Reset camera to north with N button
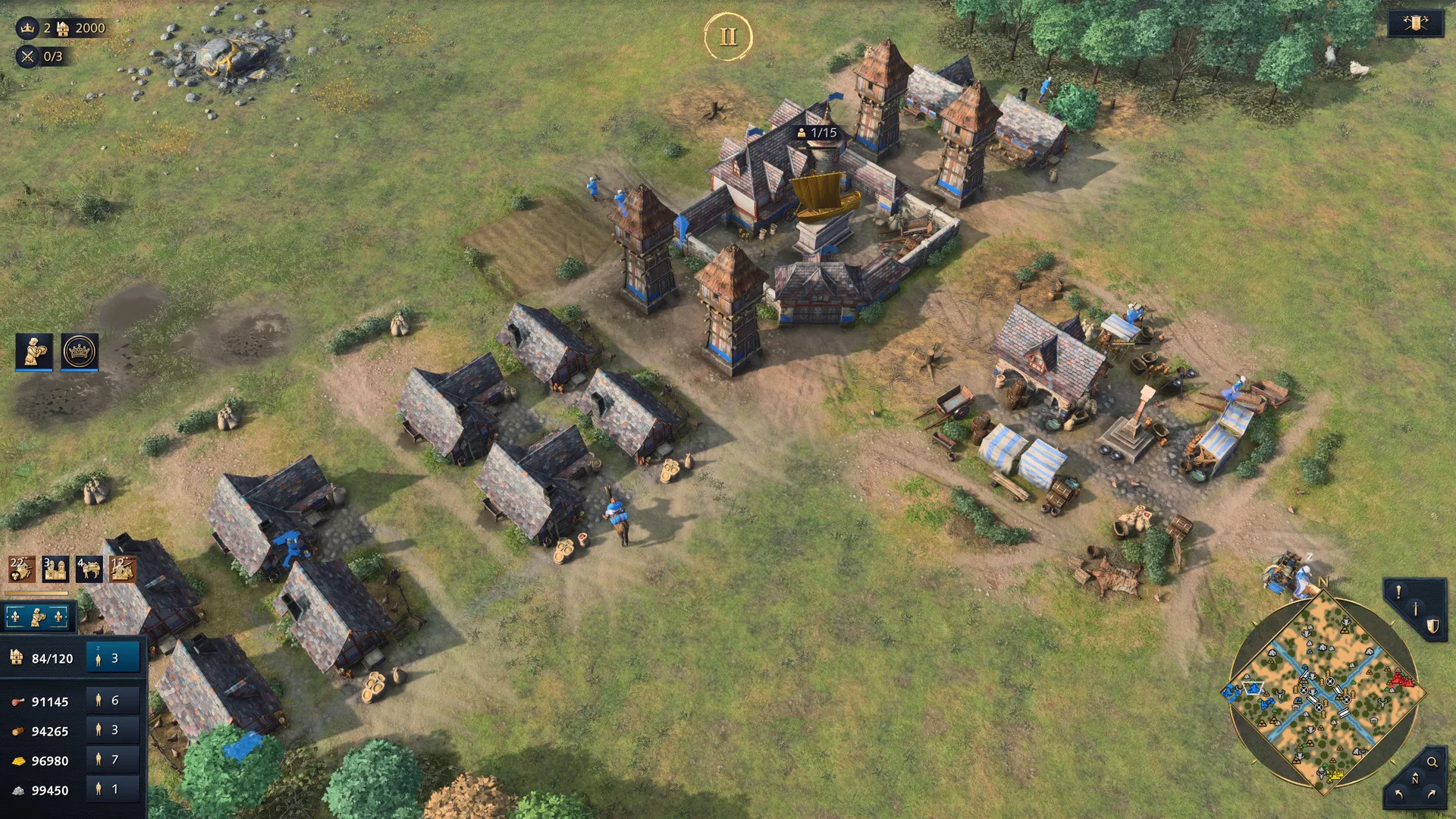The width and height of the screenshot is (1456, 819). [x=1415, y=780]
